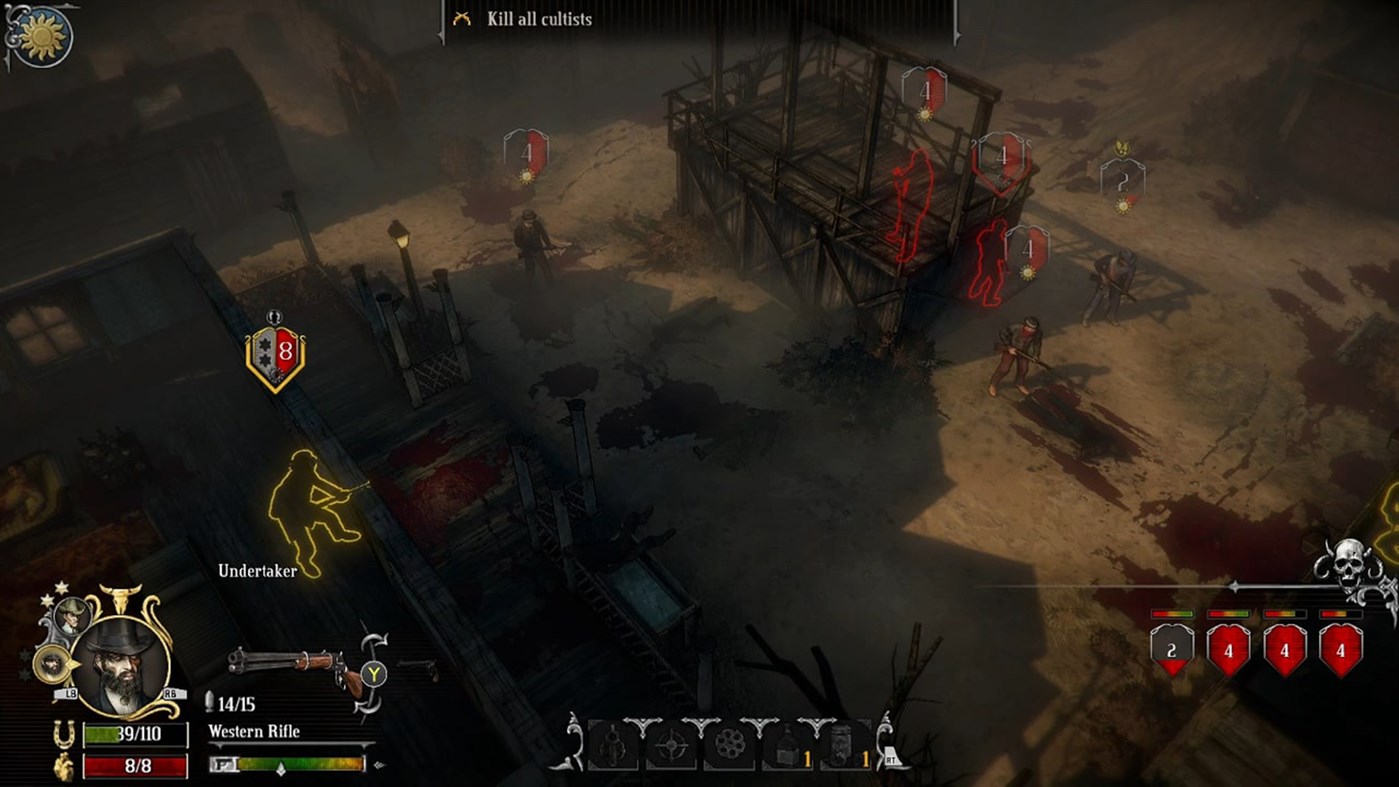
Task: Use the bottle consumable item
Action: pos(788,746)
